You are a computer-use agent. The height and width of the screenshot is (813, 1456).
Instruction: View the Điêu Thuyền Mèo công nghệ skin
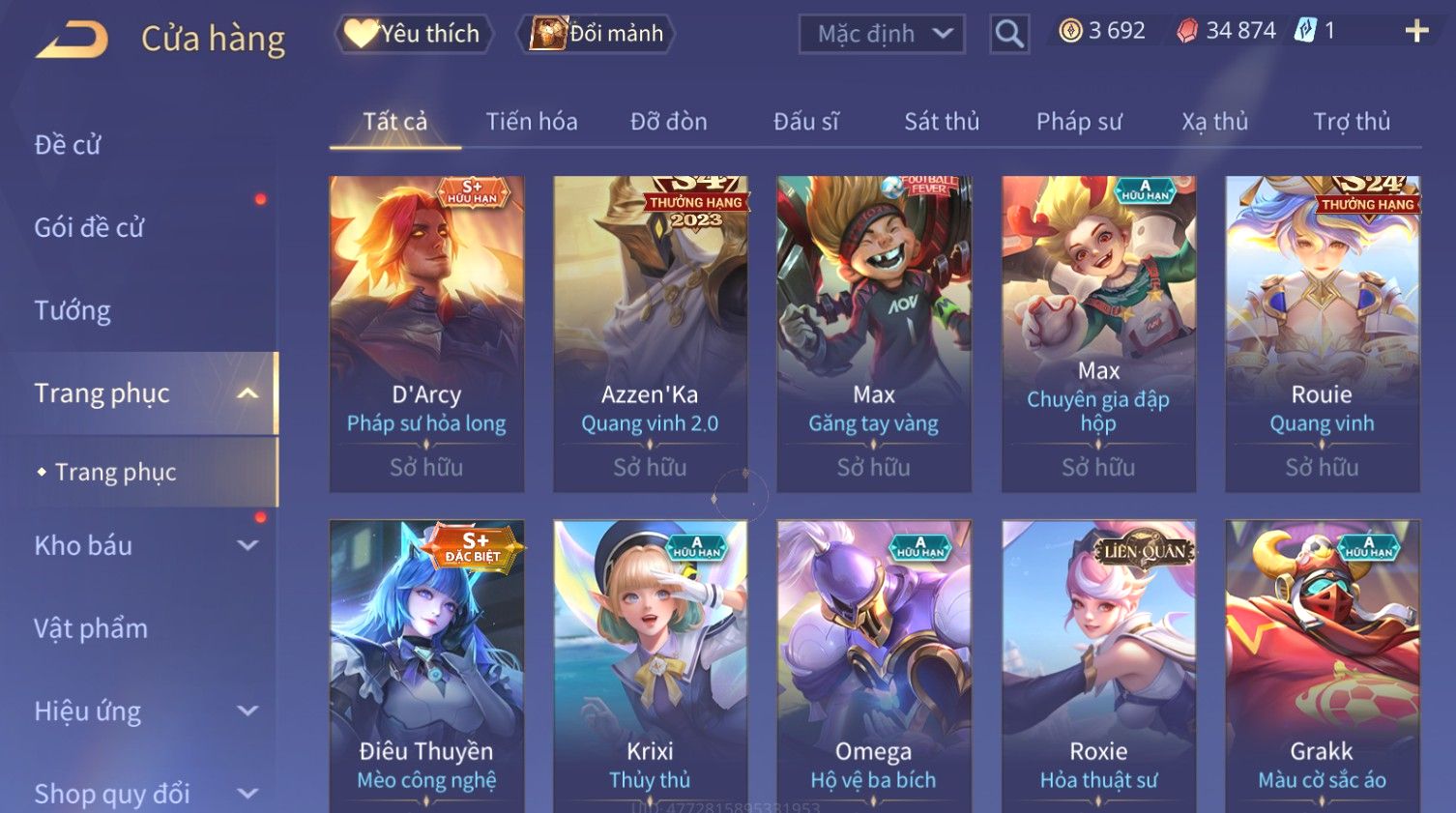point(426,667)
